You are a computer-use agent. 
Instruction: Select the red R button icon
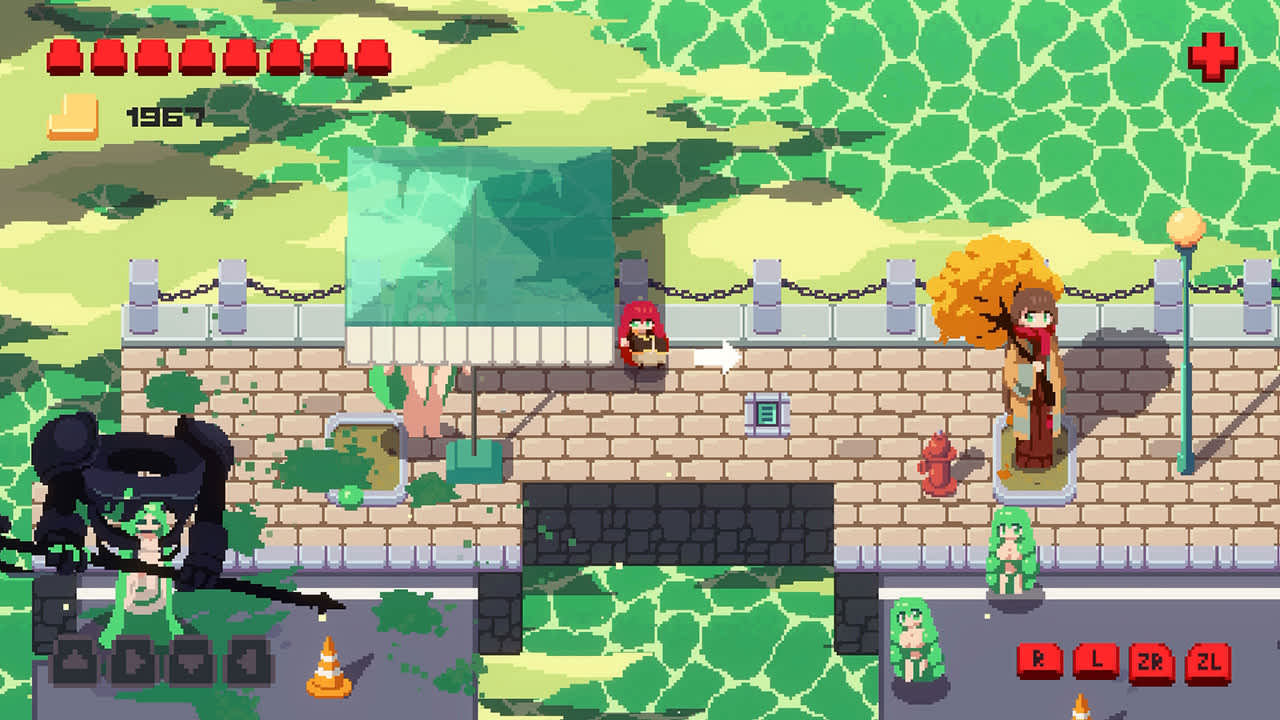click(x=1039, y=660)
